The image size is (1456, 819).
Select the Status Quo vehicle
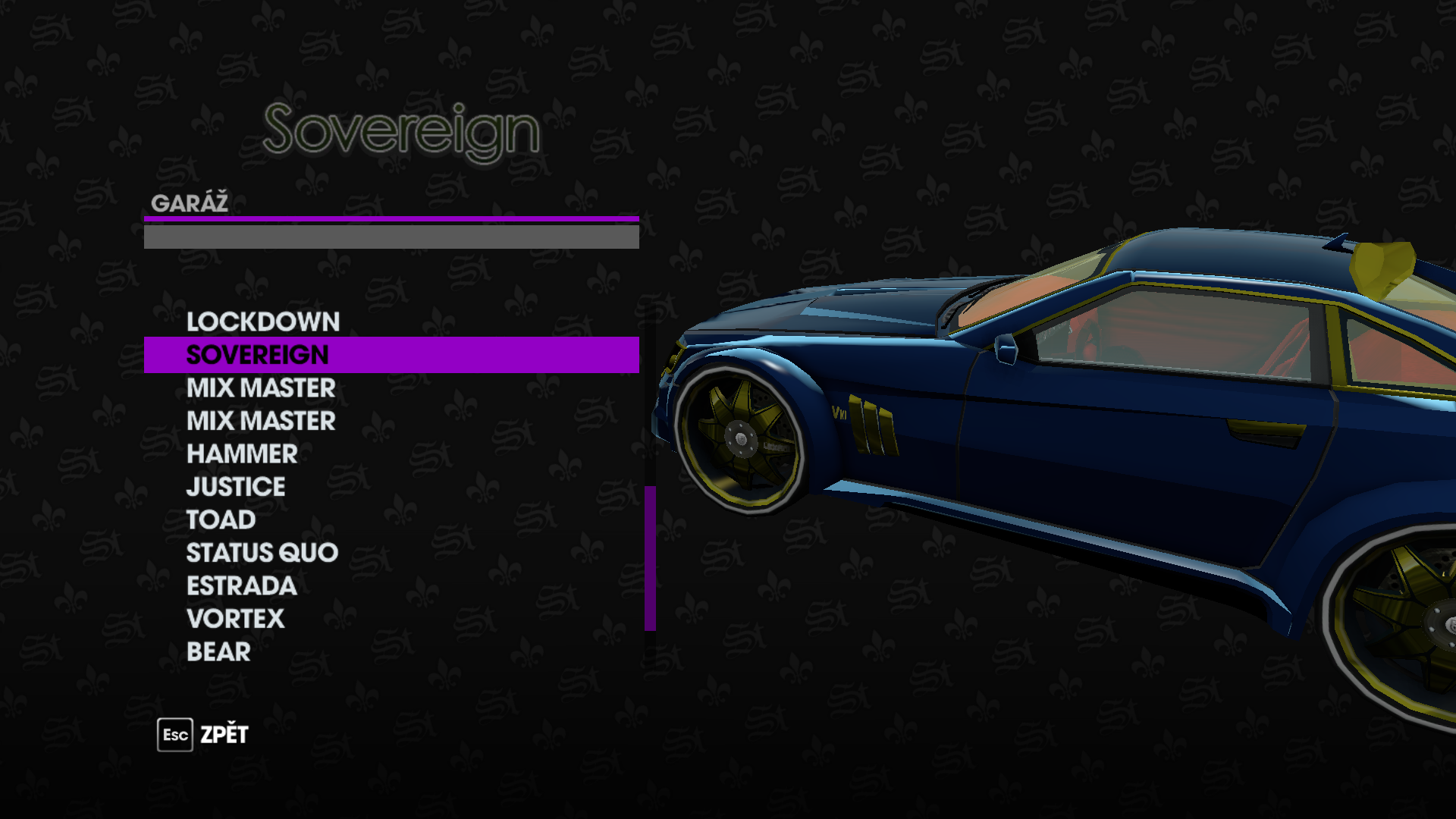(262, 553)
